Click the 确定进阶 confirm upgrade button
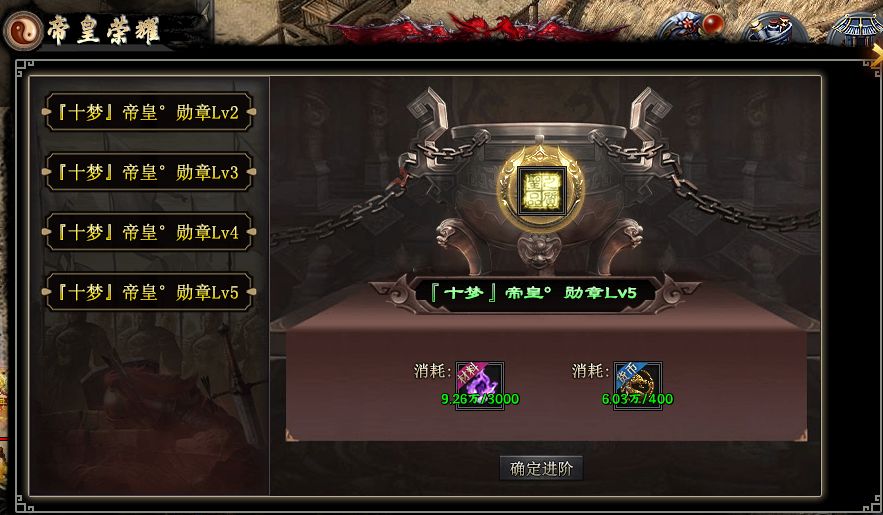883x515 pixels. pyautogui.click(x=540, y=468)
